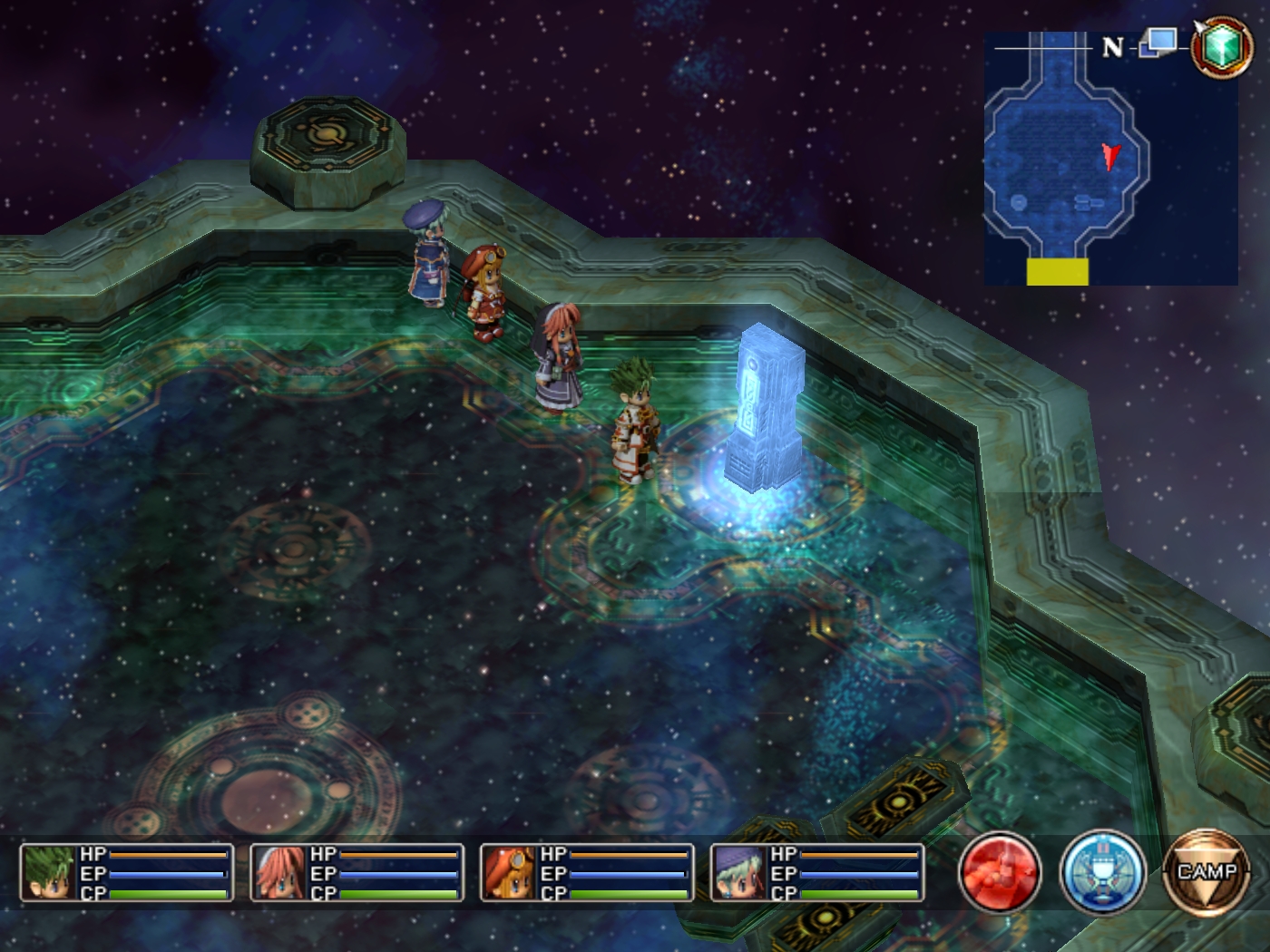Select the goggles girl's party portrait
Image resolution: width=1270 pixels, height=952 pixels.
click(509, 873)
